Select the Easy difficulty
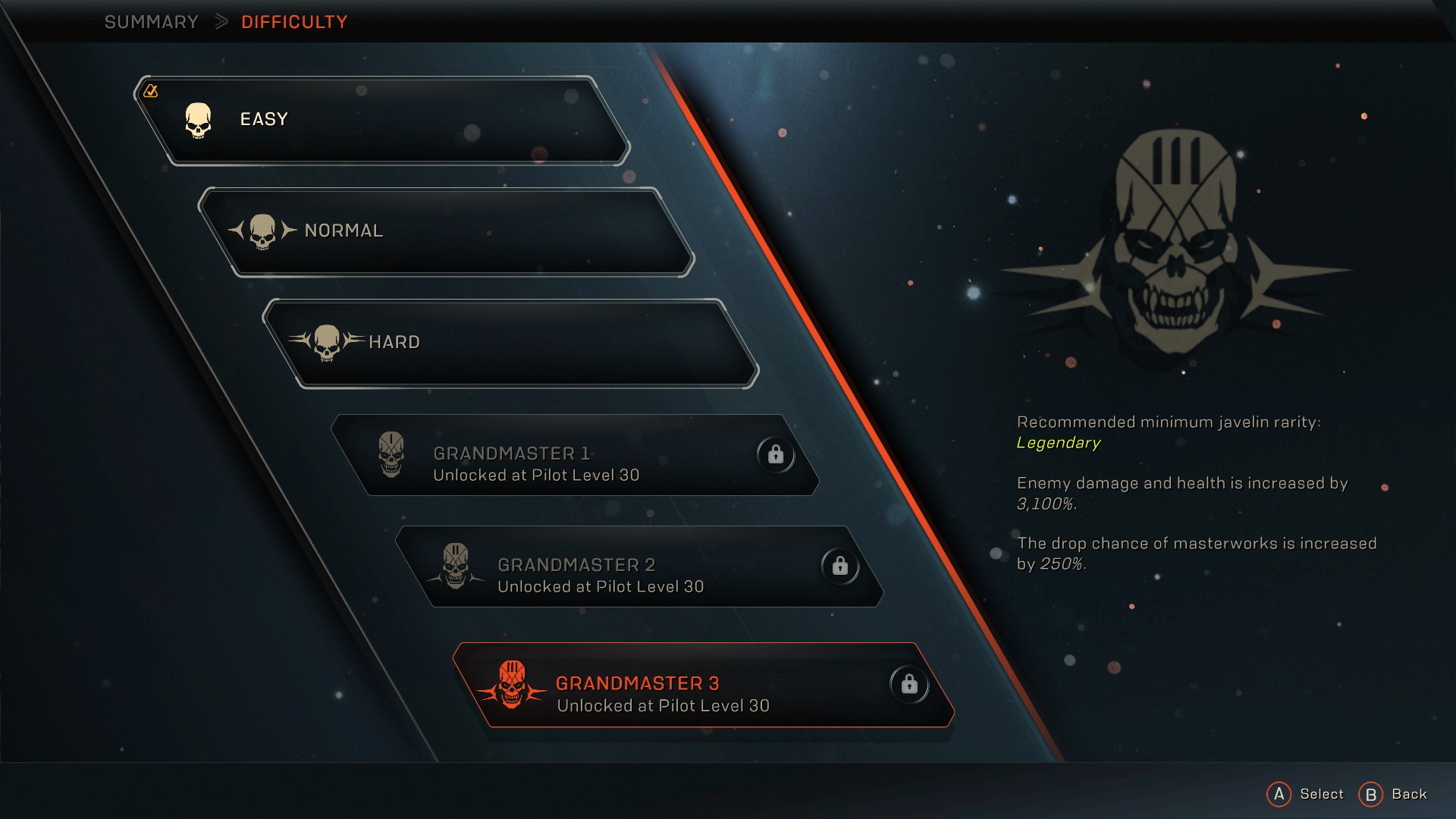This screenshot has width=1456, height=819. (381, 120)
